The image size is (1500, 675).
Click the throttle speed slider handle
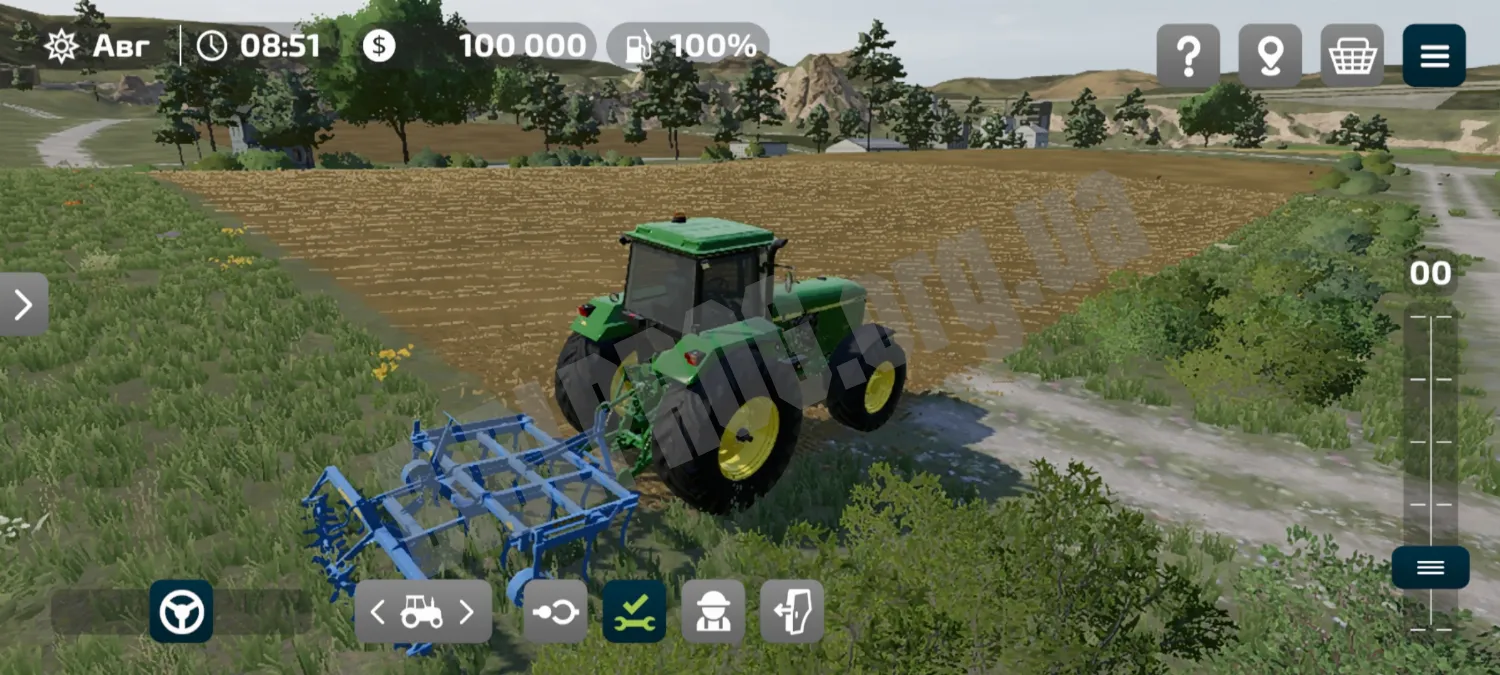point(1430,567)
